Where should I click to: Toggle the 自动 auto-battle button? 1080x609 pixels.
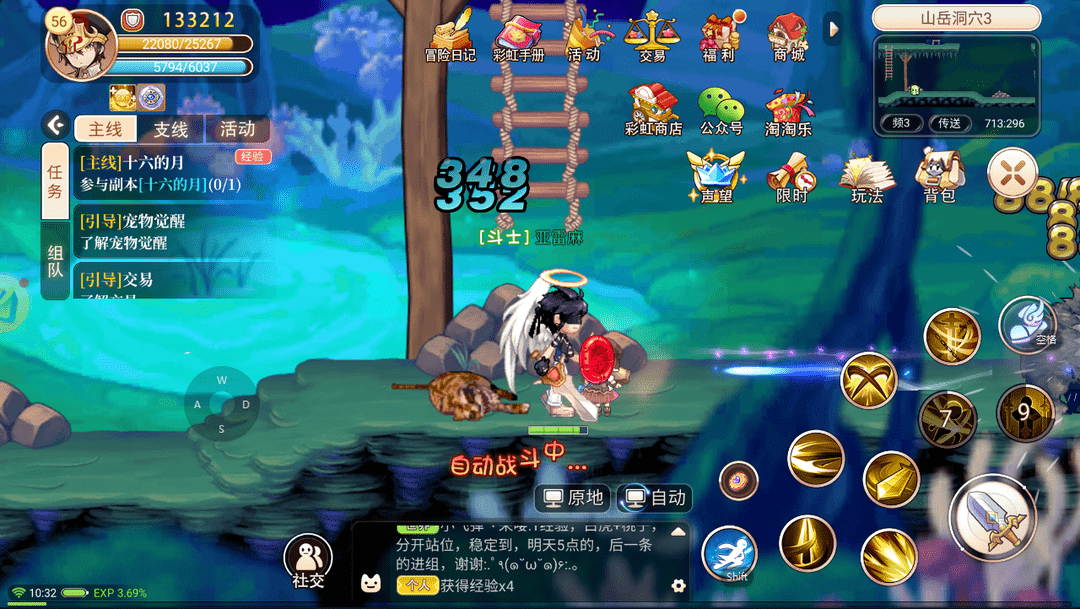656,497
